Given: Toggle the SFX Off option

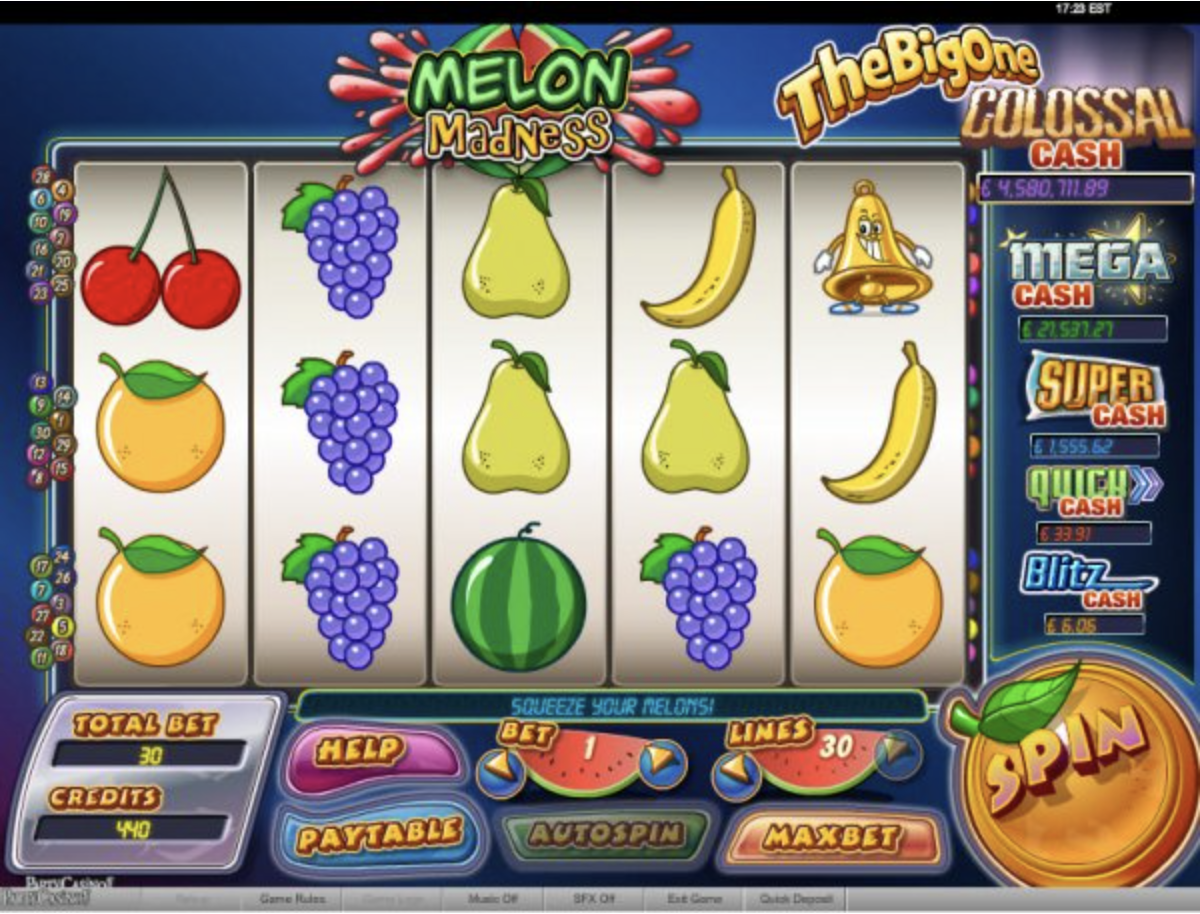Looking at the screenshot, I should tap(594, 899).
